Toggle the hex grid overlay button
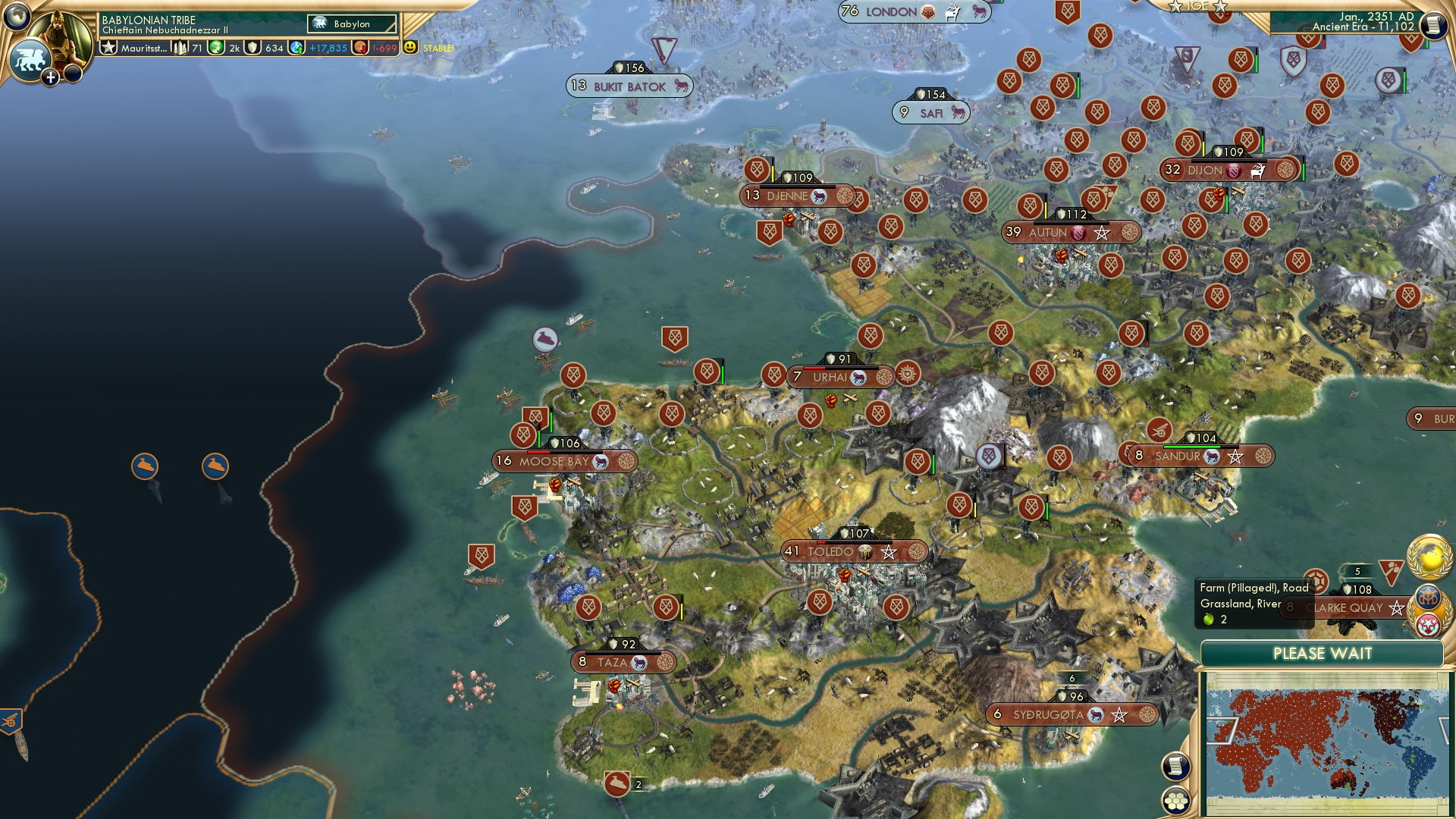 click(x=1176, y=801)
